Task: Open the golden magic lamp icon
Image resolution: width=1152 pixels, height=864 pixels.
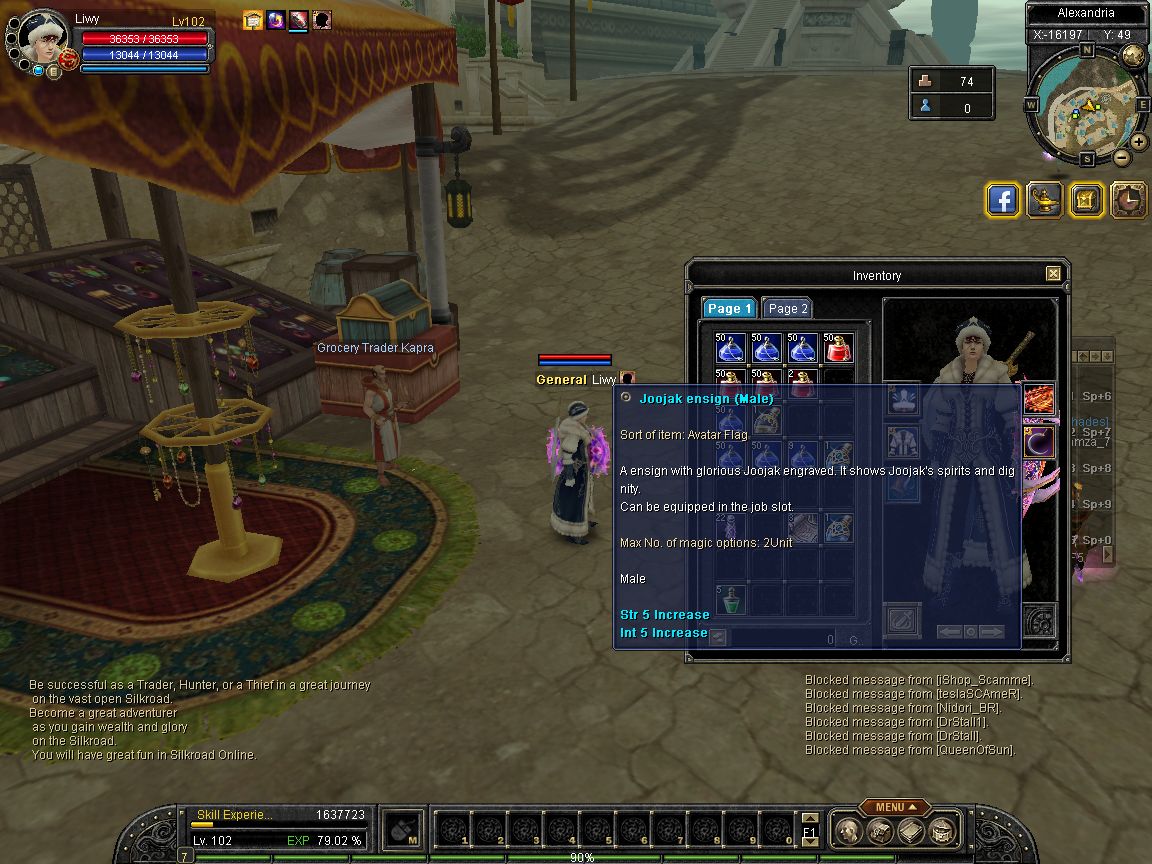Action: 1045,200
